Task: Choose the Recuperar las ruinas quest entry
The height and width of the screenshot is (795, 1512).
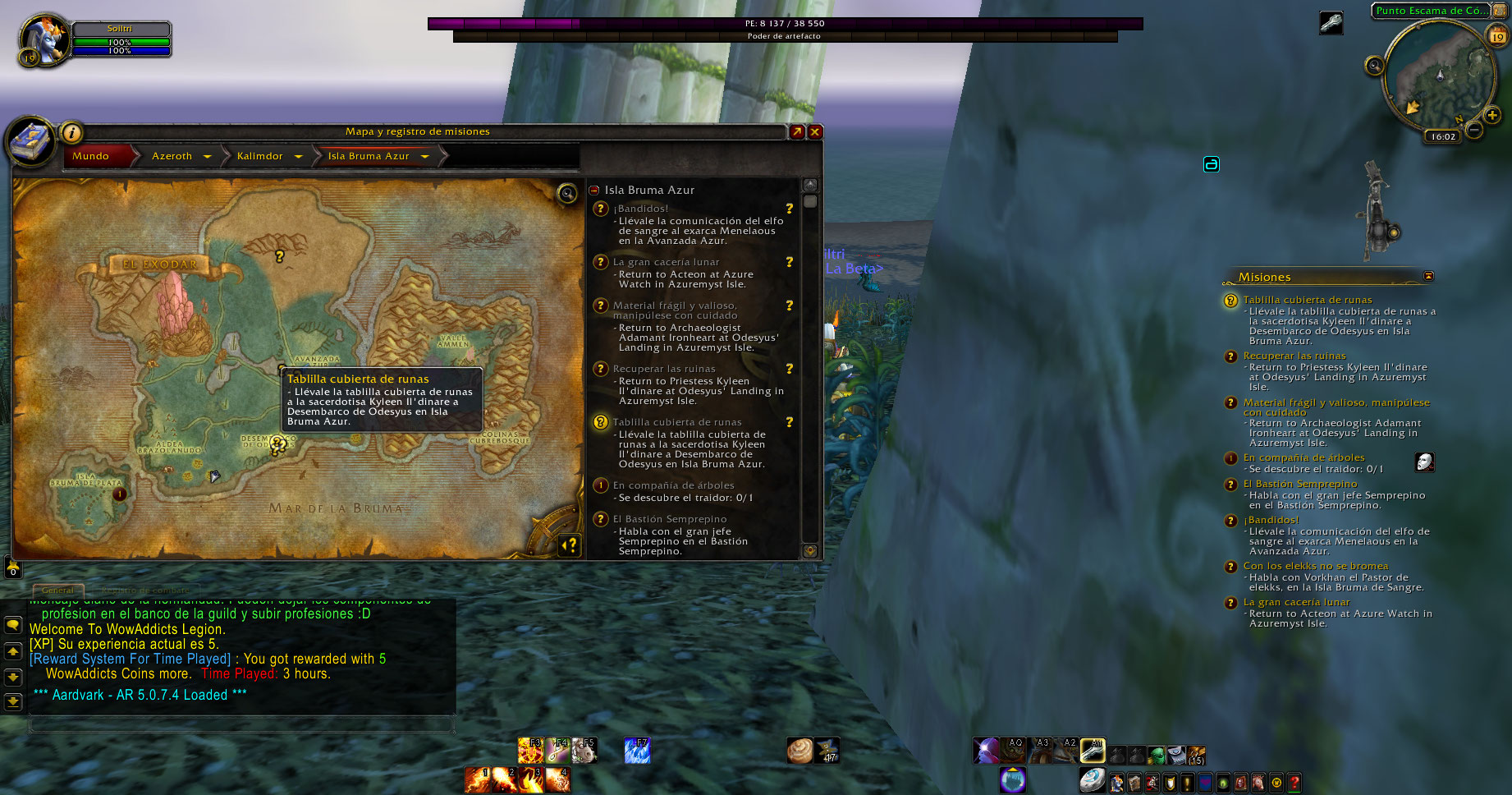Action: (663, 369)
